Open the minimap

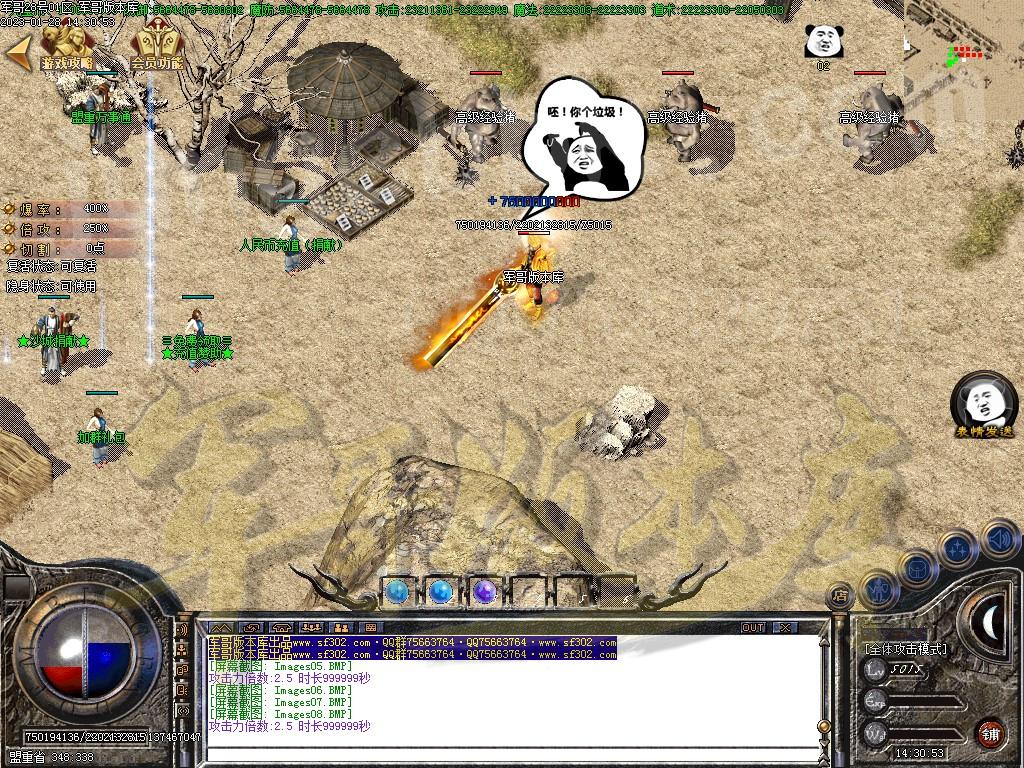[x=964, y=48]
